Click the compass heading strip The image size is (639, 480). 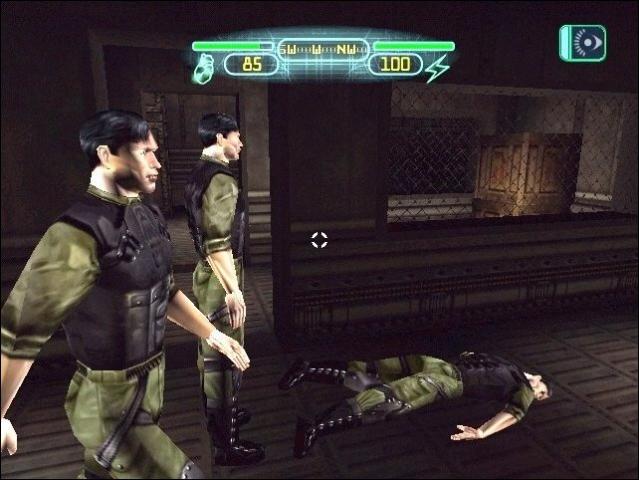pos(320,47)
